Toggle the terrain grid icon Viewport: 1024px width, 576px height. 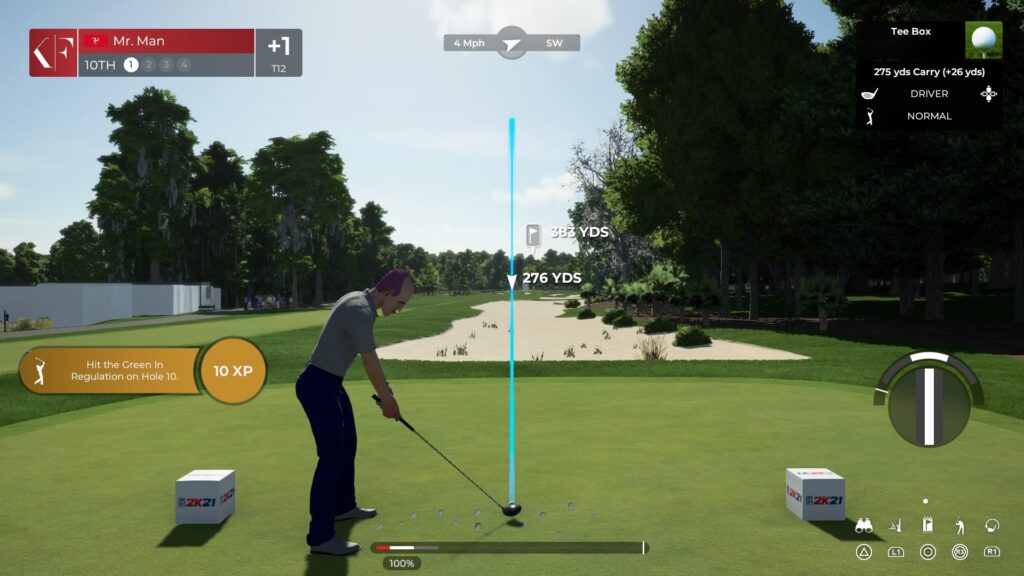[895, 525]
